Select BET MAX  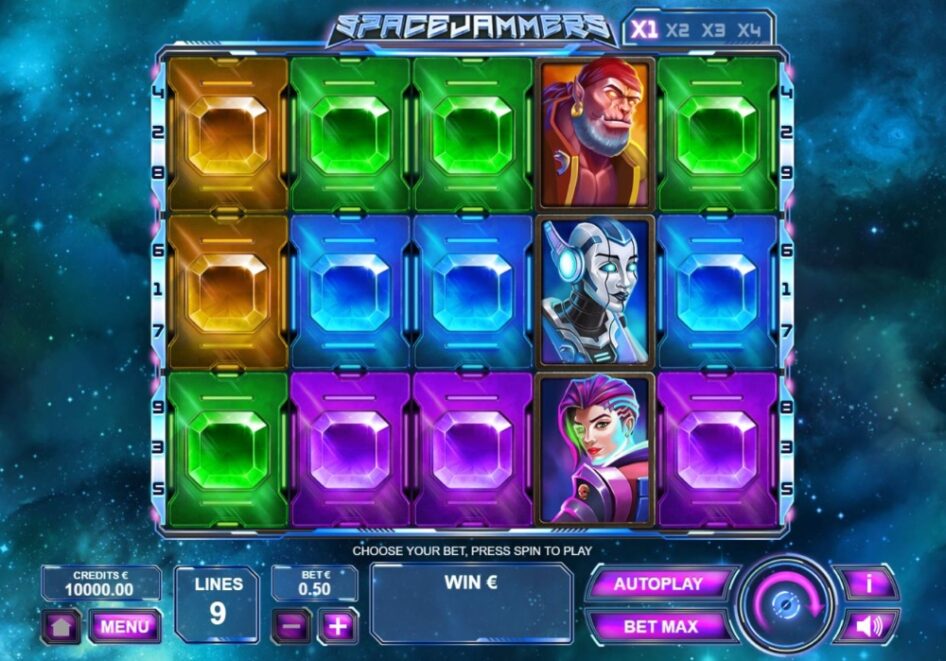658,627
